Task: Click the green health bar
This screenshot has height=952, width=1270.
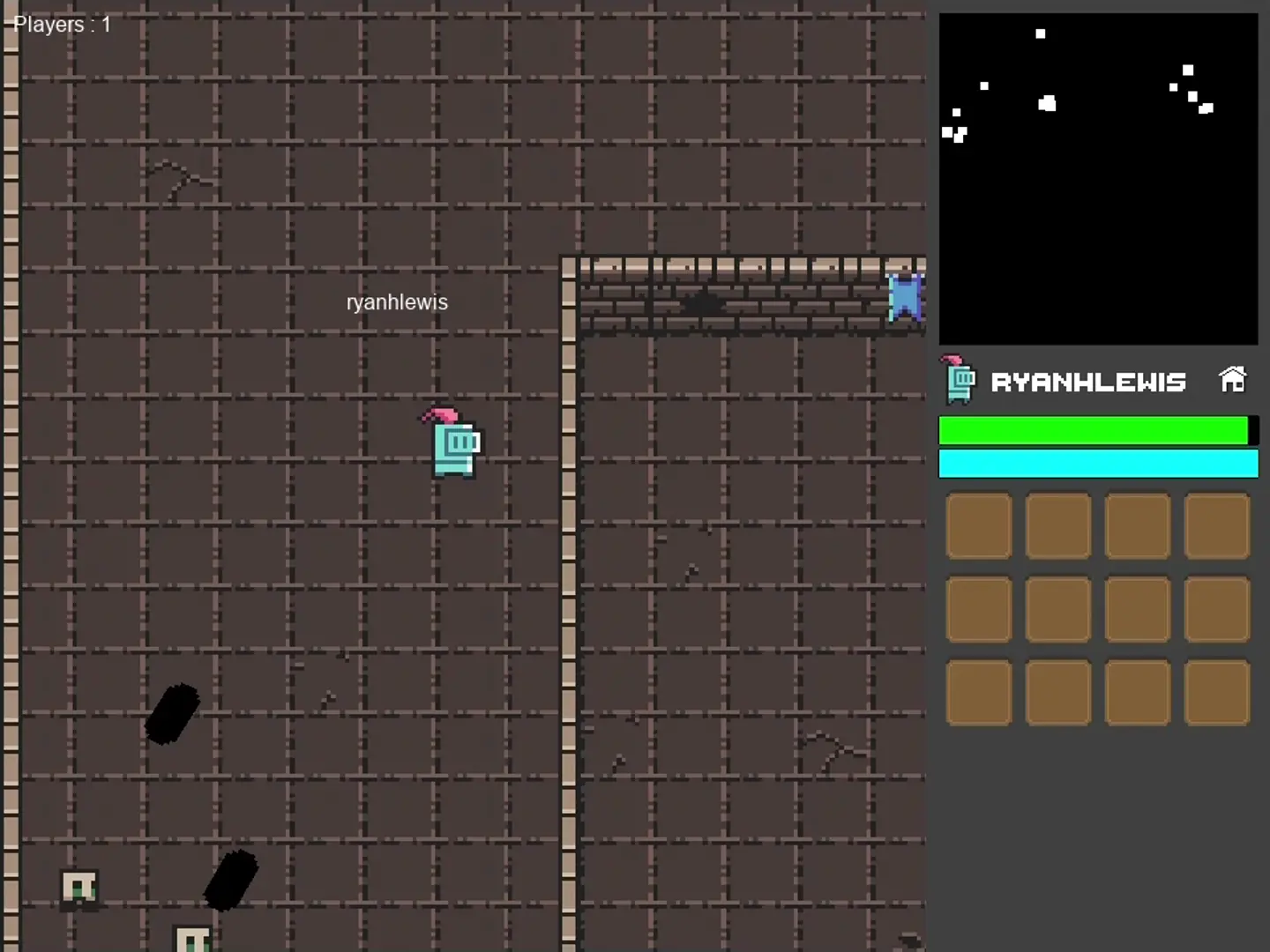Action: click(1094, 430)
